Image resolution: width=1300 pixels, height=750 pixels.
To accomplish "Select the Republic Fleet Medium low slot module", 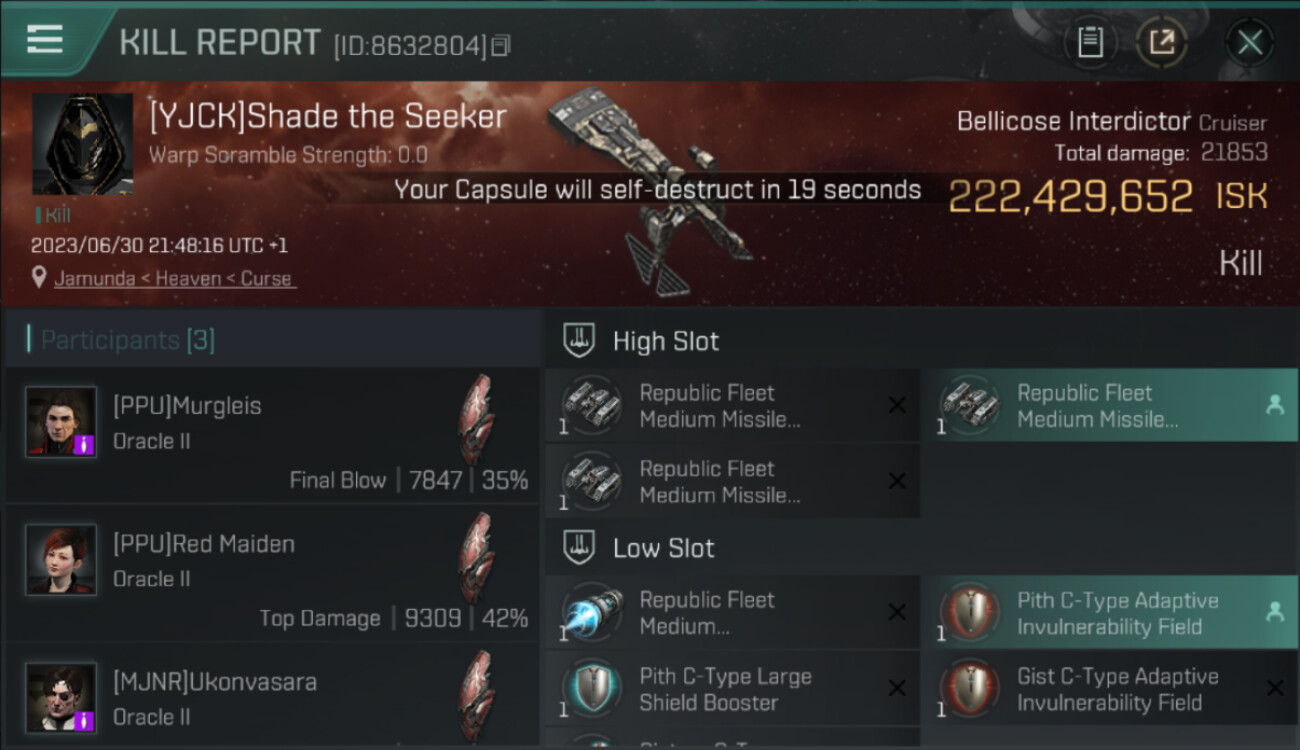I will (732, 613).
